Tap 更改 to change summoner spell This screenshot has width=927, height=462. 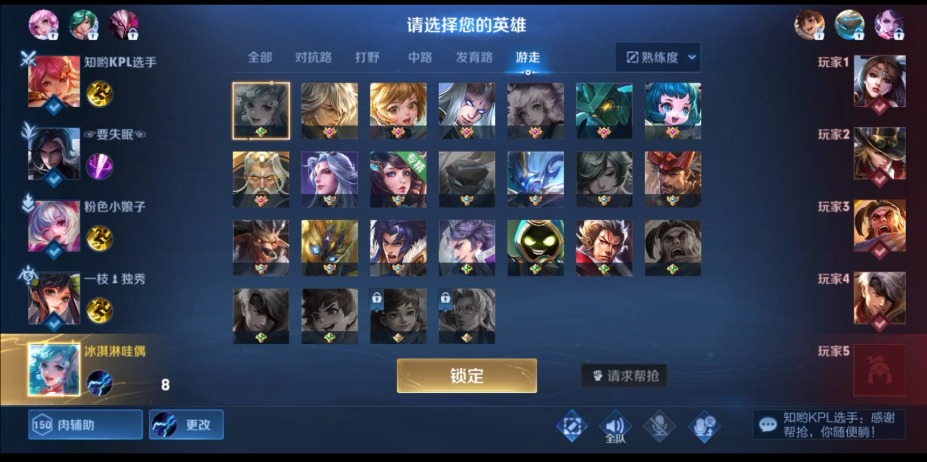[x=186, y=425]
